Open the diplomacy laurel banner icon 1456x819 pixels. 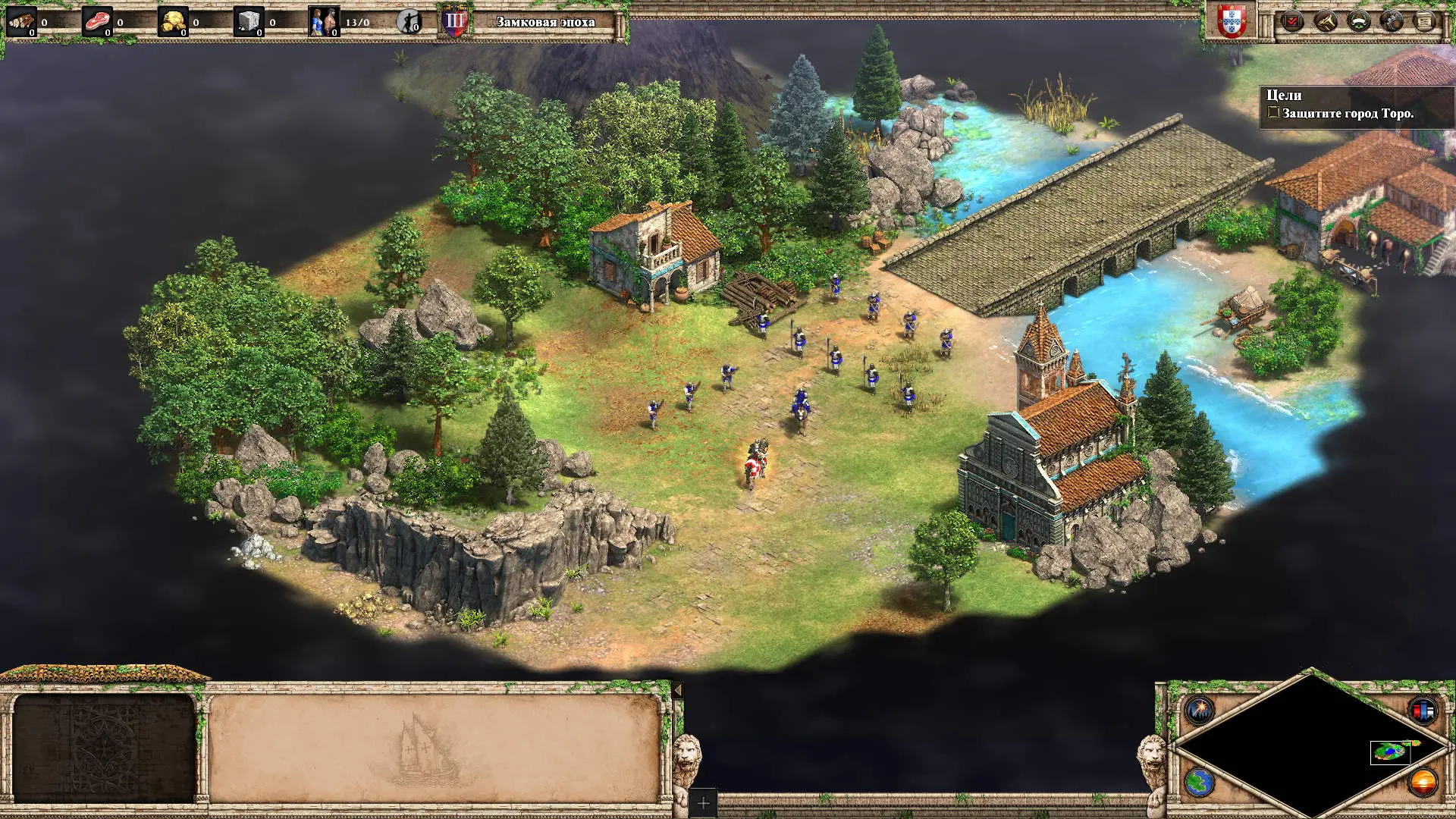click(1358, 21)
